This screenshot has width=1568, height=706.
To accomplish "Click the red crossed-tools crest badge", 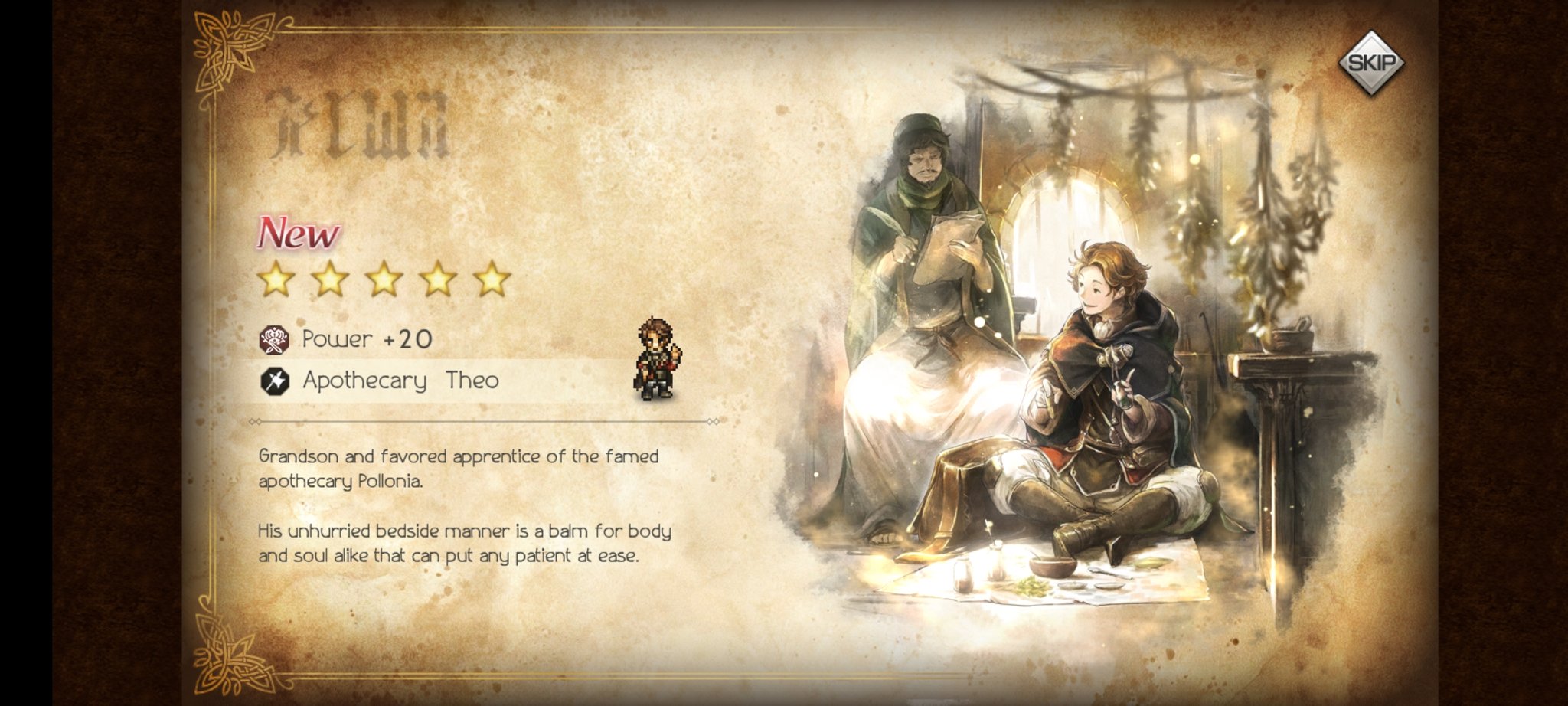I will pos(275,338).
